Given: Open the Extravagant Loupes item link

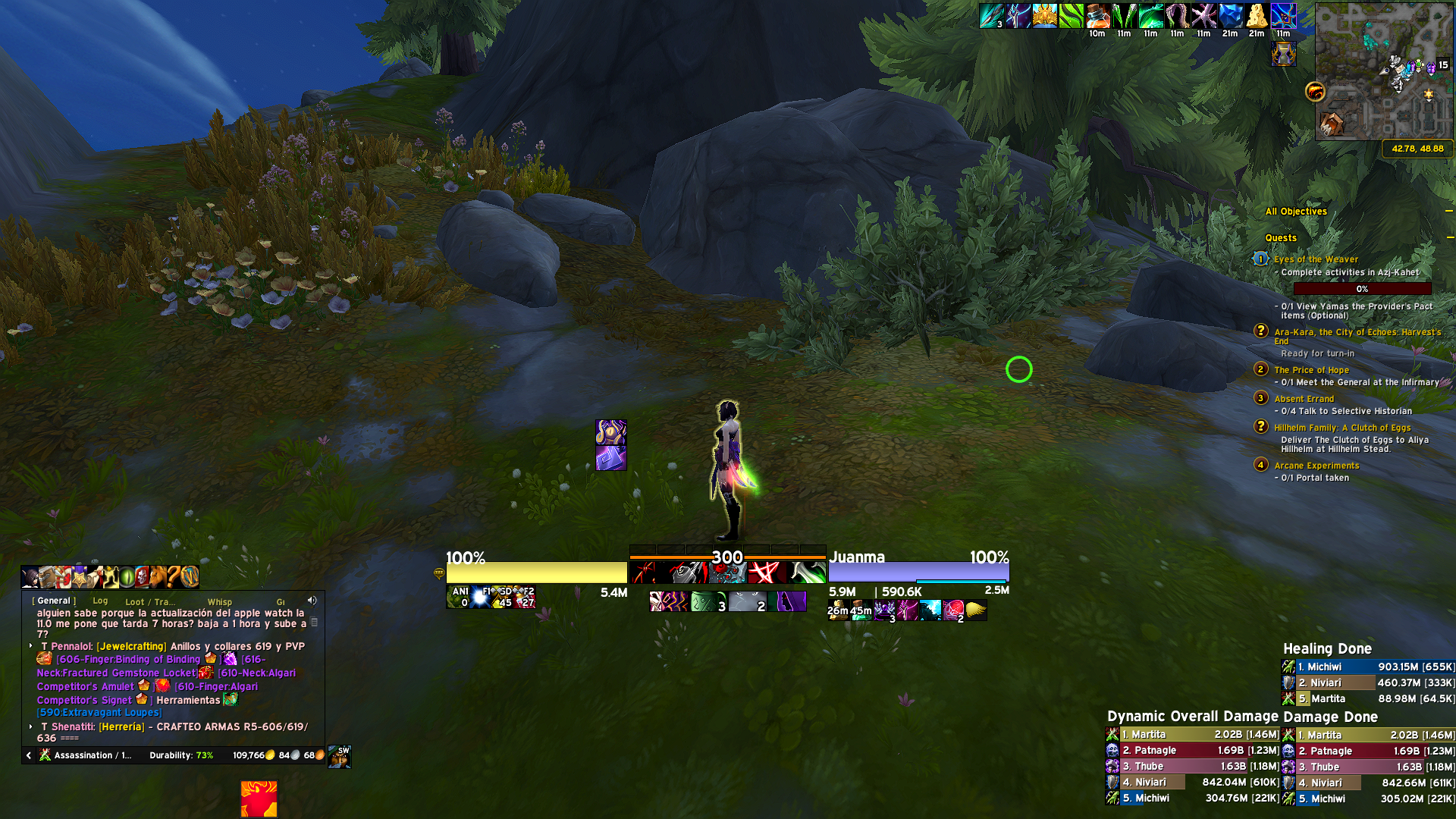Looking at the screenshot, I should [99, 713].
